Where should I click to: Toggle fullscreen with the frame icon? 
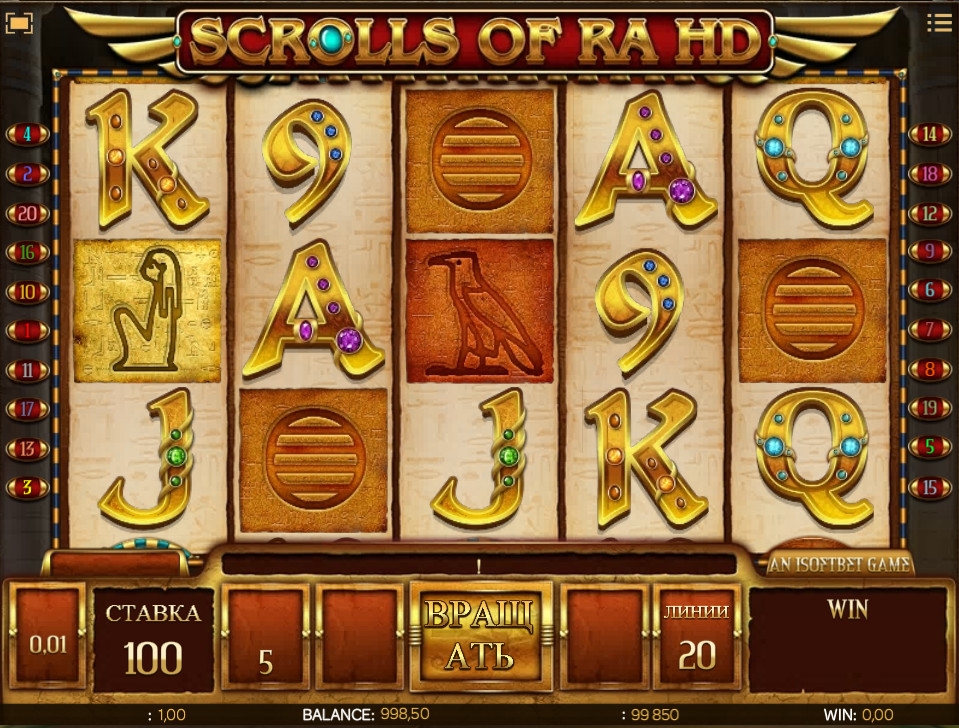point(20,22)
